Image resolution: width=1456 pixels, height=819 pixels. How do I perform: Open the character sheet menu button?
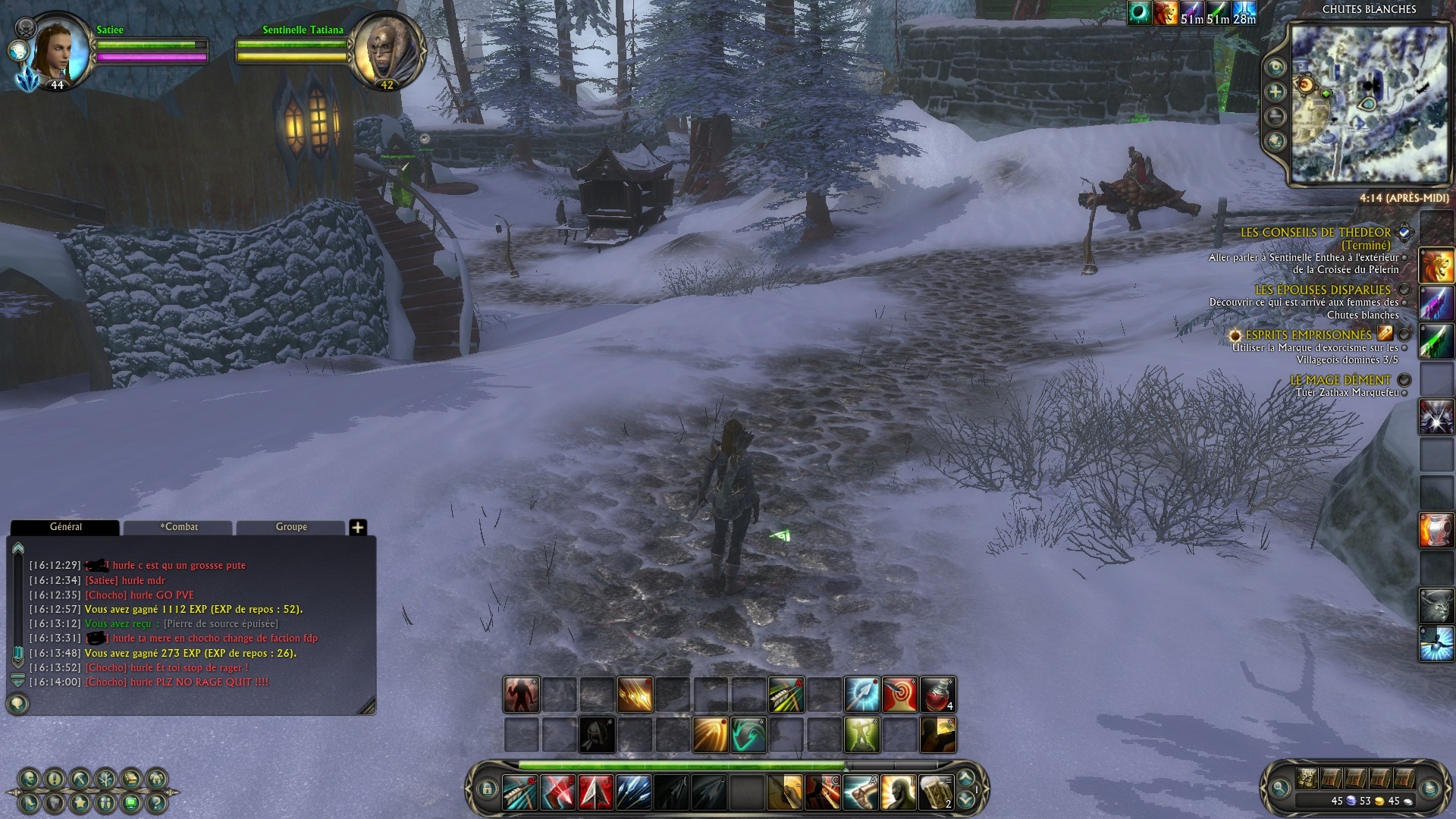pyautogui.click(x=30, y=779)
